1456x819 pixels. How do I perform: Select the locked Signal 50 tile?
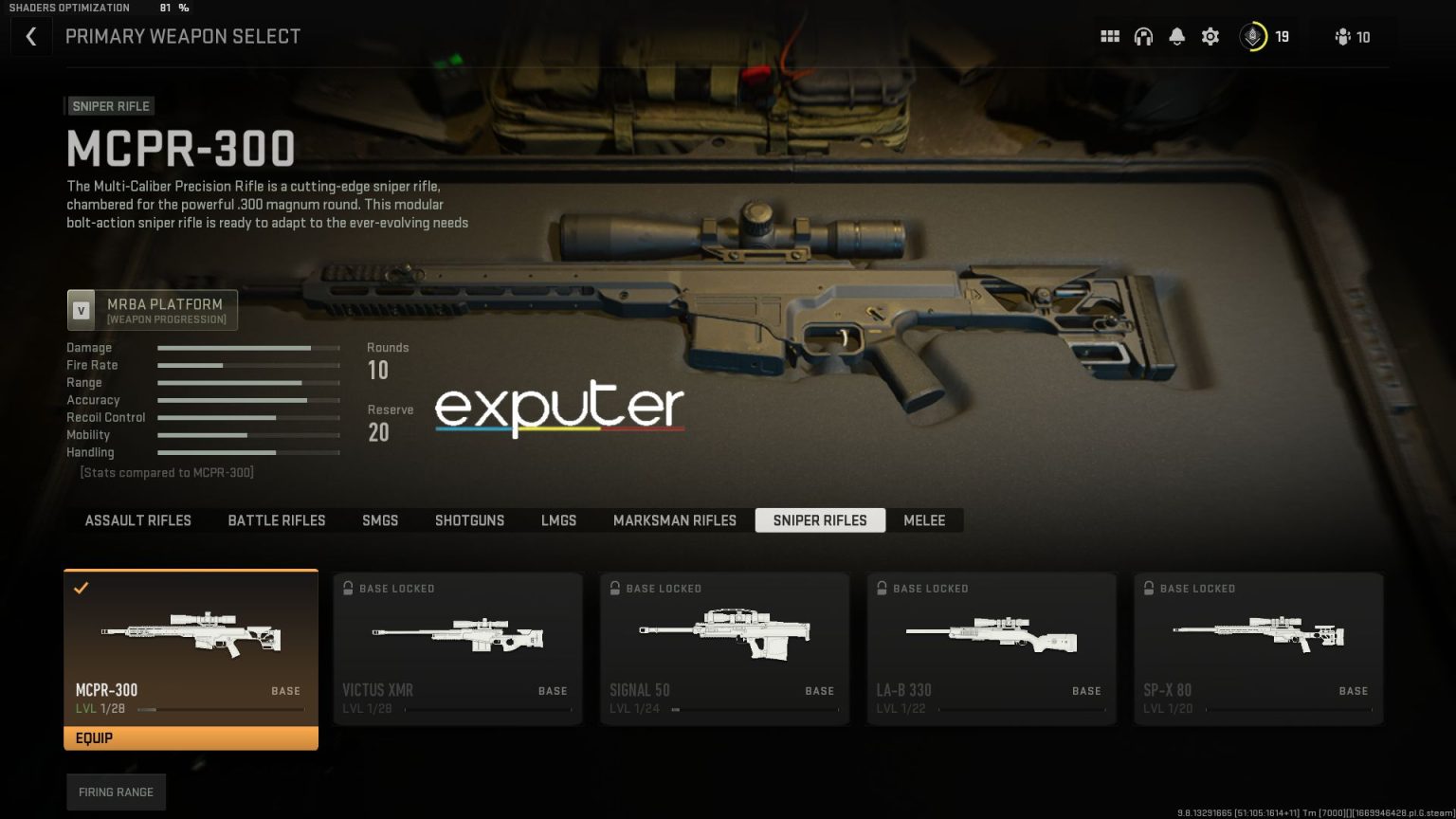(724, 649)
